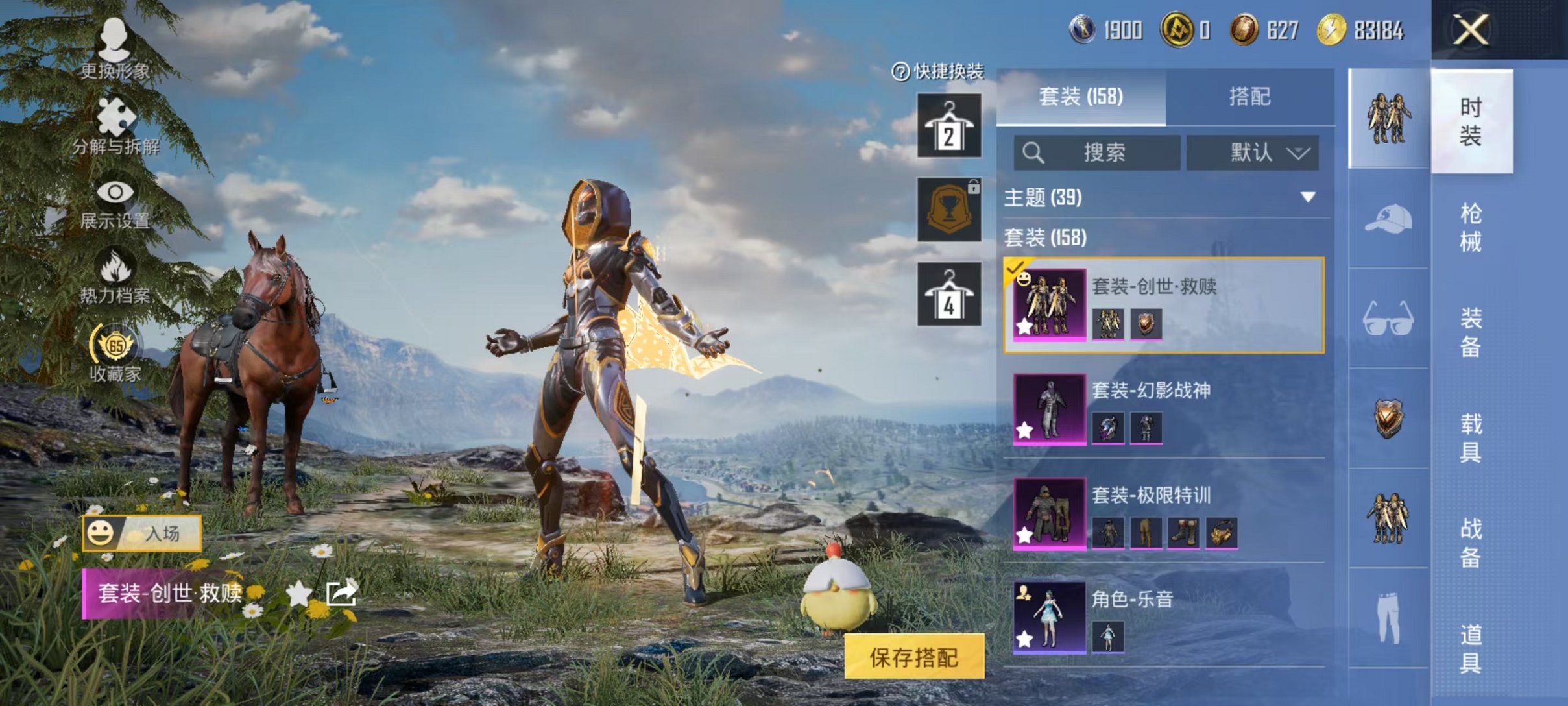Tap the 搜索 search field
1568x706 pixels.
(x=1096, y=152)
